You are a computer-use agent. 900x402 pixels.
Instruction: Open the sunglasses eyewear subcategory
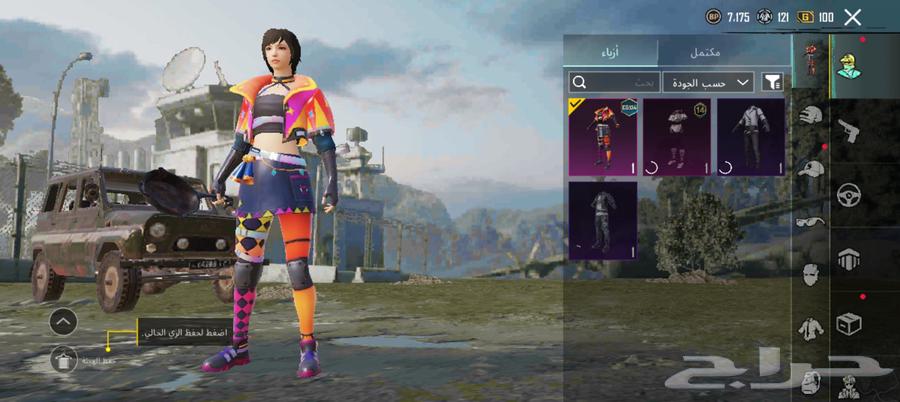tap(811, 221)
